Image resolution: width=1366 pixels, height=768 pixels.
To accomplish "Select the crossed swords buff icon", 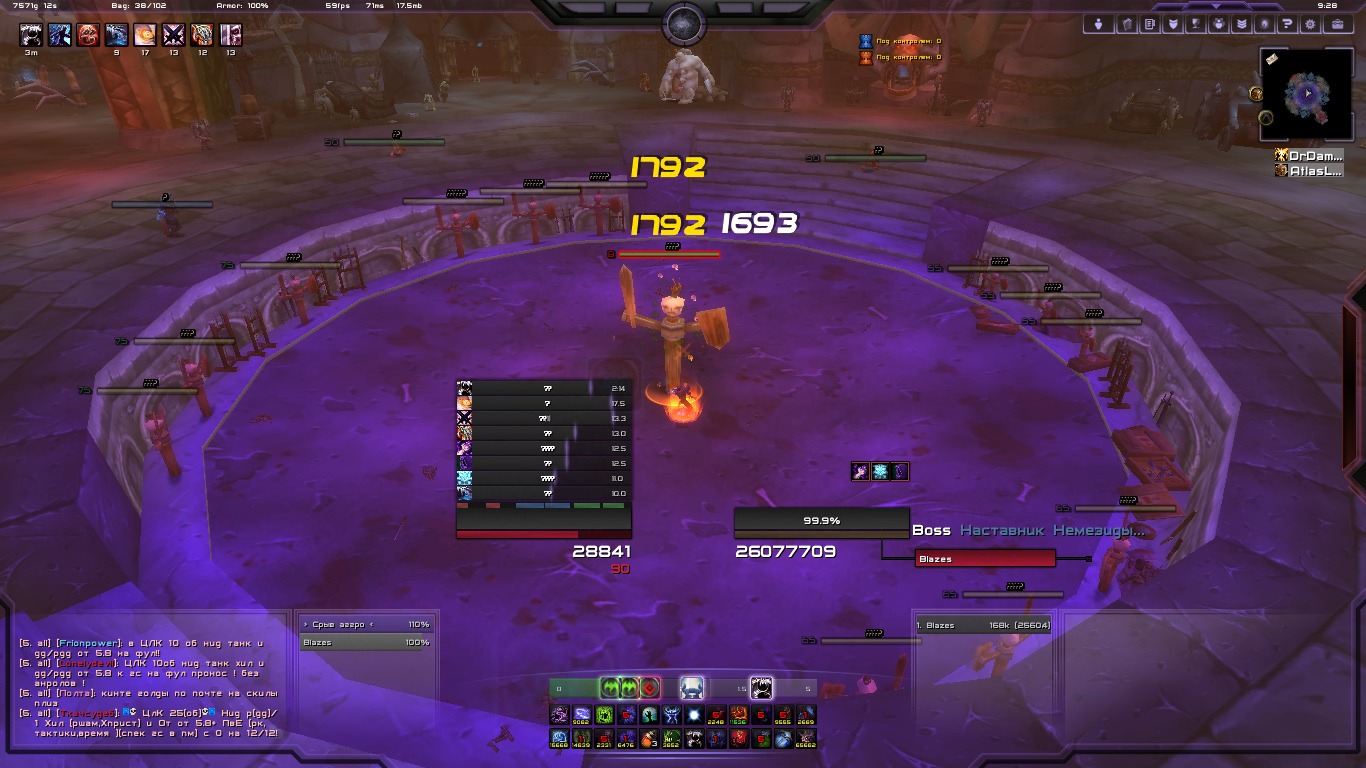I will coord(174,36).
